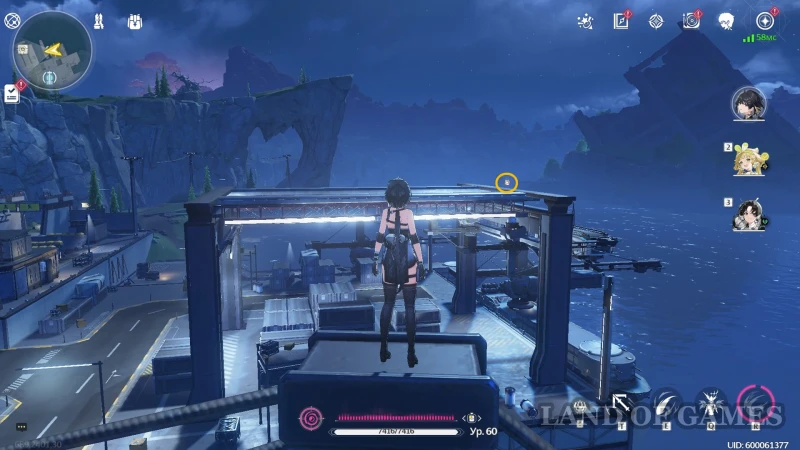This screenshot has height=450, width=800.
Task: Open the chat bubble in bottom-left corner
Action: tap(21, 427)
